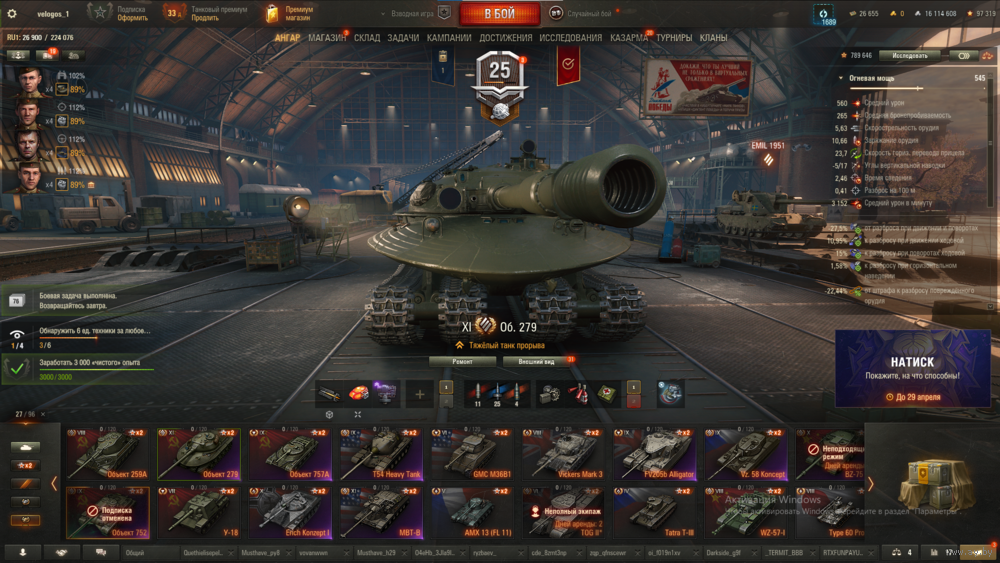
Task: Open the ЗАДАЧИ tab
Action: [403, 38]
